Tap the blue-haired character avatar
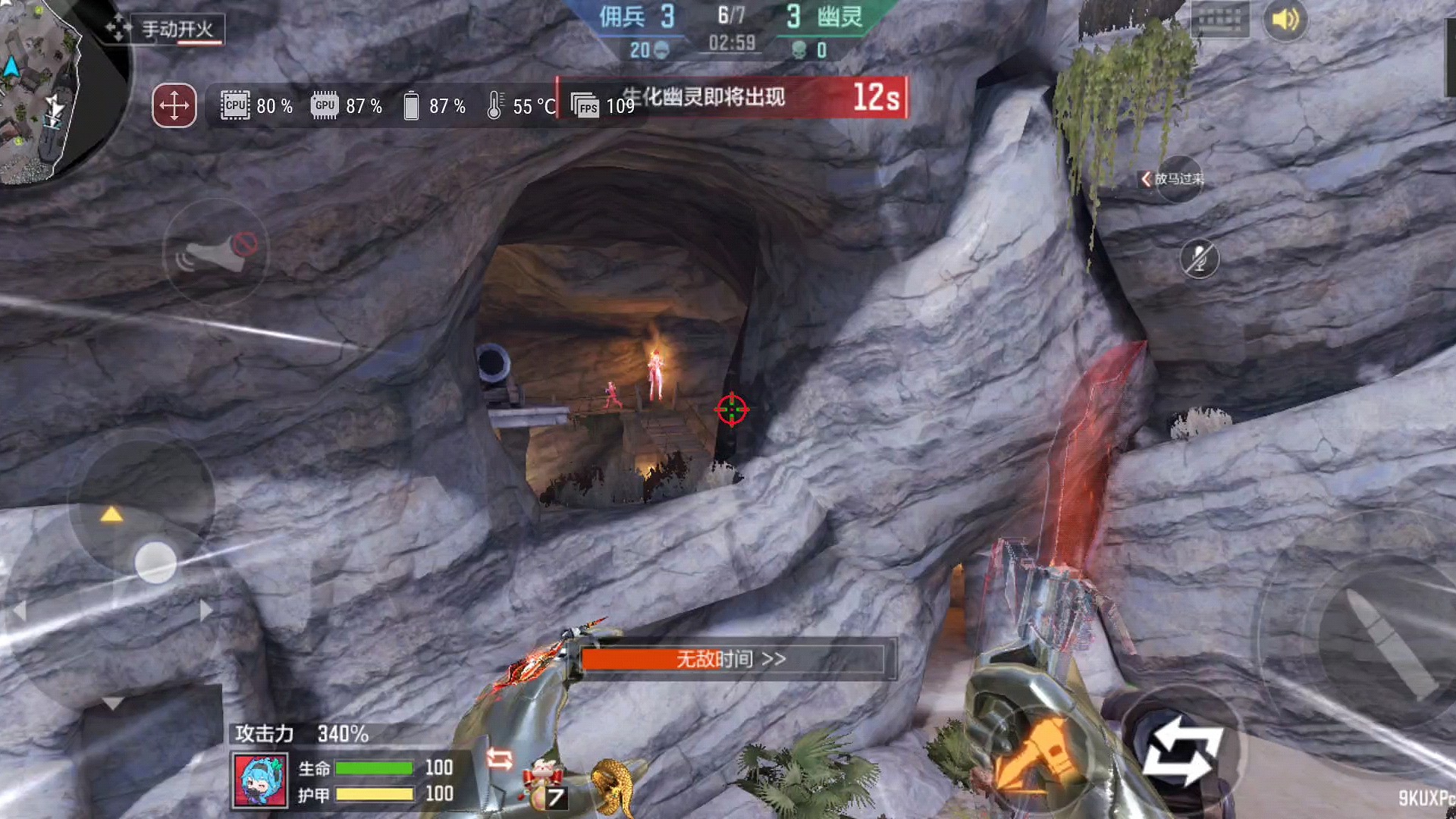This screenshot has height=819, width=1456. coord(260,780)
